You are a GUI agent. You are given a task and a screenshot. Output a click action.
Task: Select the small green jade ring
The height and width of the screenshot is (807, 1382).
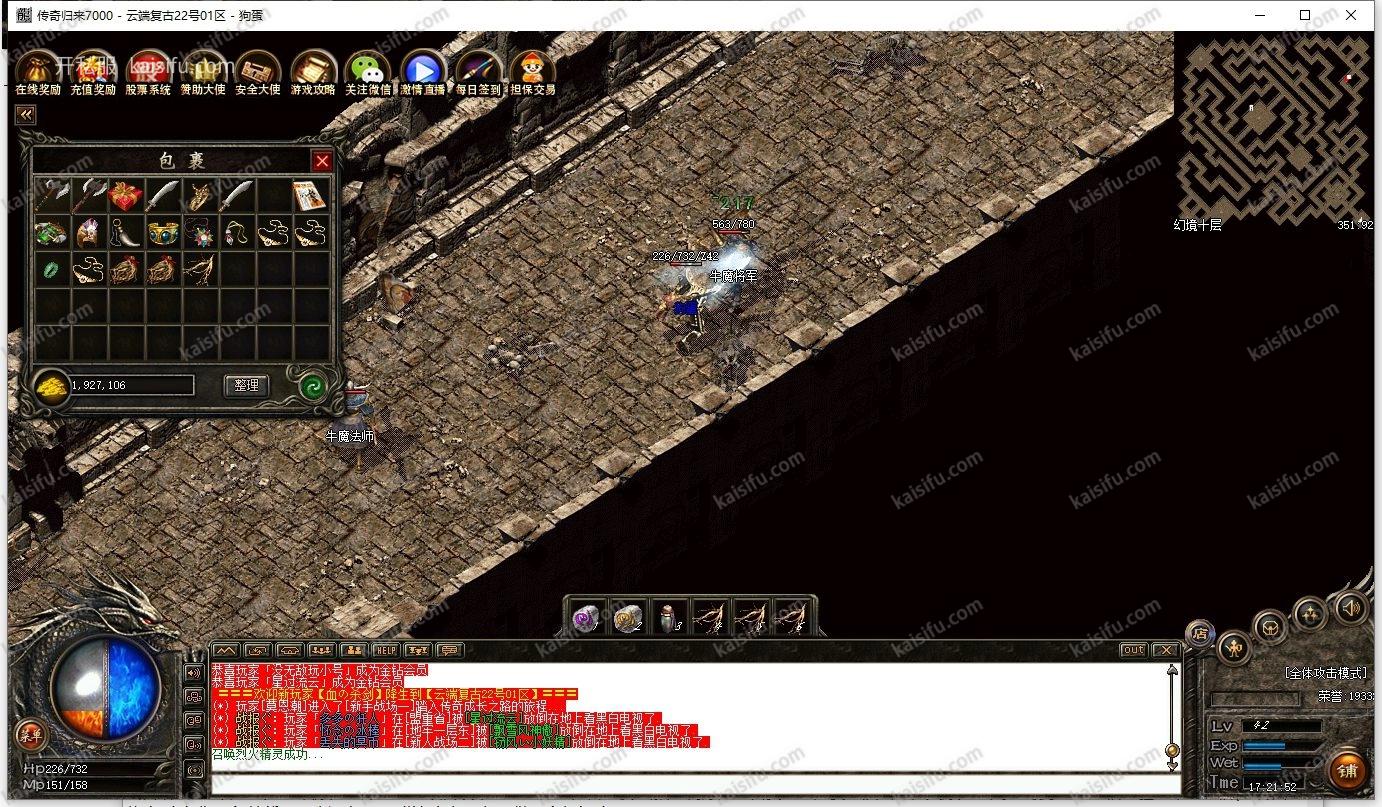pyautogui.click(x=51, y=269)
